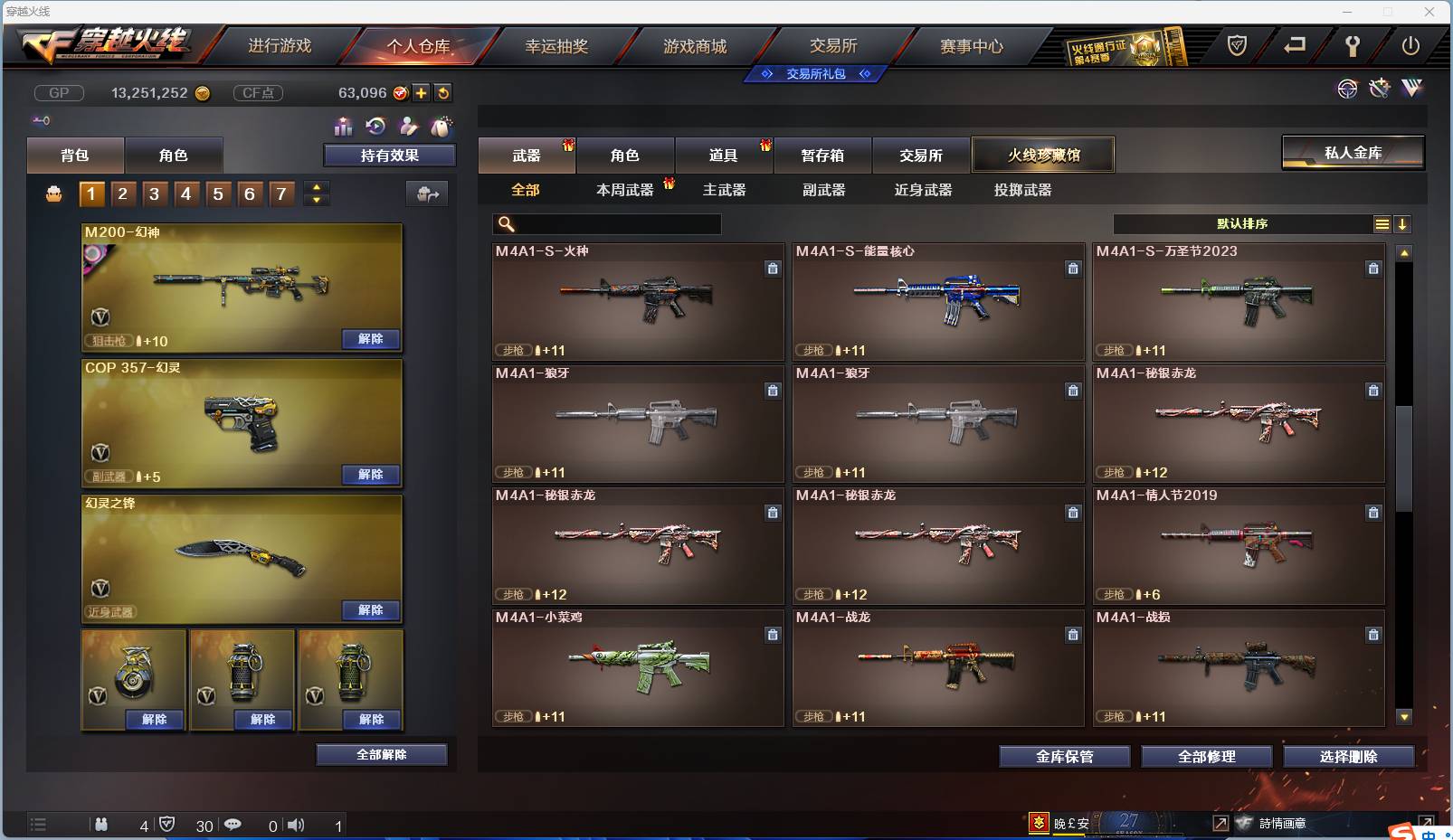The height and width of the screenshot is (840, 1453).
Task: Open the sight/crosshair settings icon top right
Action: coord(1348,90)
